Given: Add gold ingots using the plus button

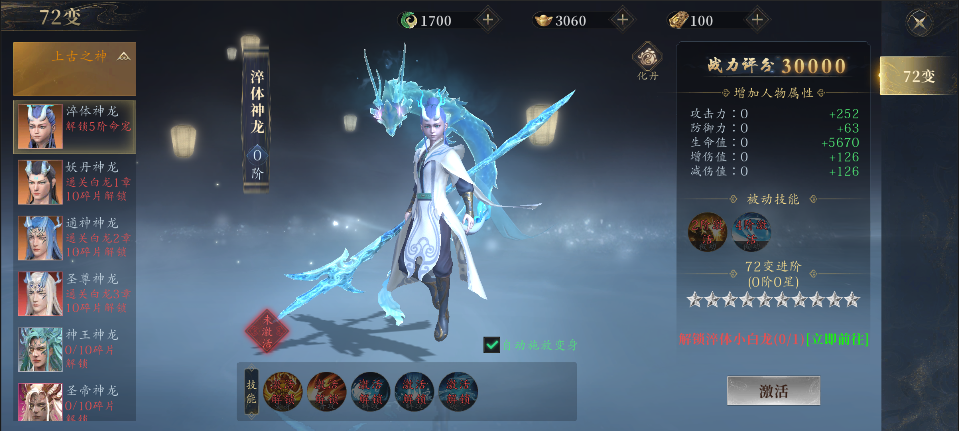Looking at the screenshot, I should click(622, 20).
